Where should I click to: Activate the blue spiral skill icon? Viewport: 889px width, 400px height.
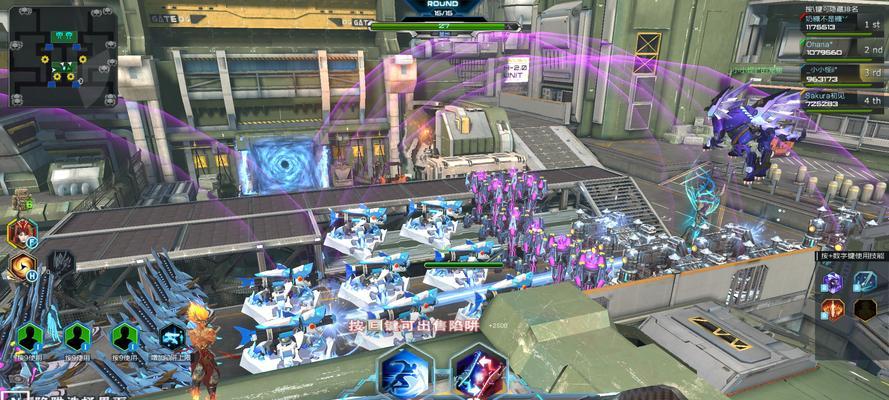pyautogui.click(x=864, y=283)
